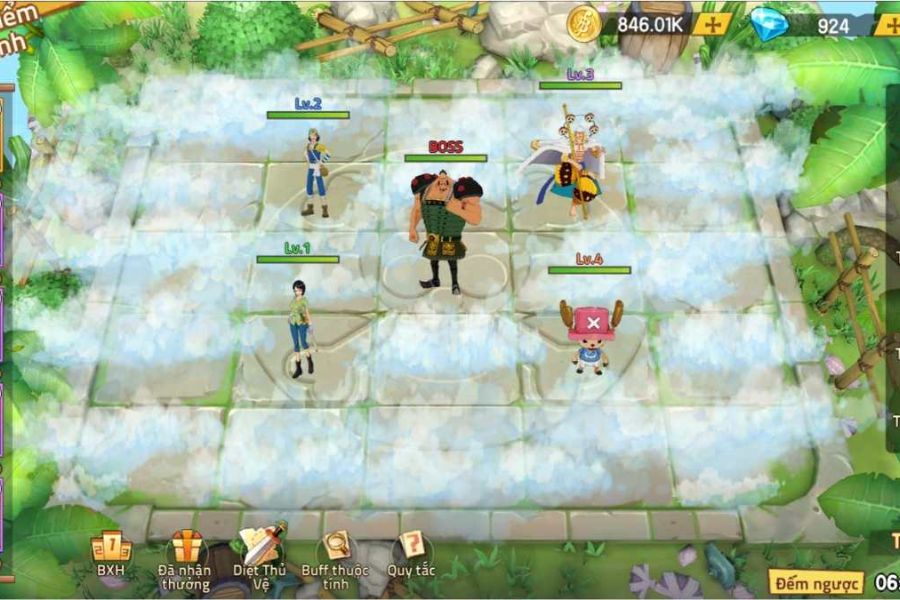Open the Đã nhận thưởng rewards chest
The height and width of the screenshot is (600, 900).
184,553
